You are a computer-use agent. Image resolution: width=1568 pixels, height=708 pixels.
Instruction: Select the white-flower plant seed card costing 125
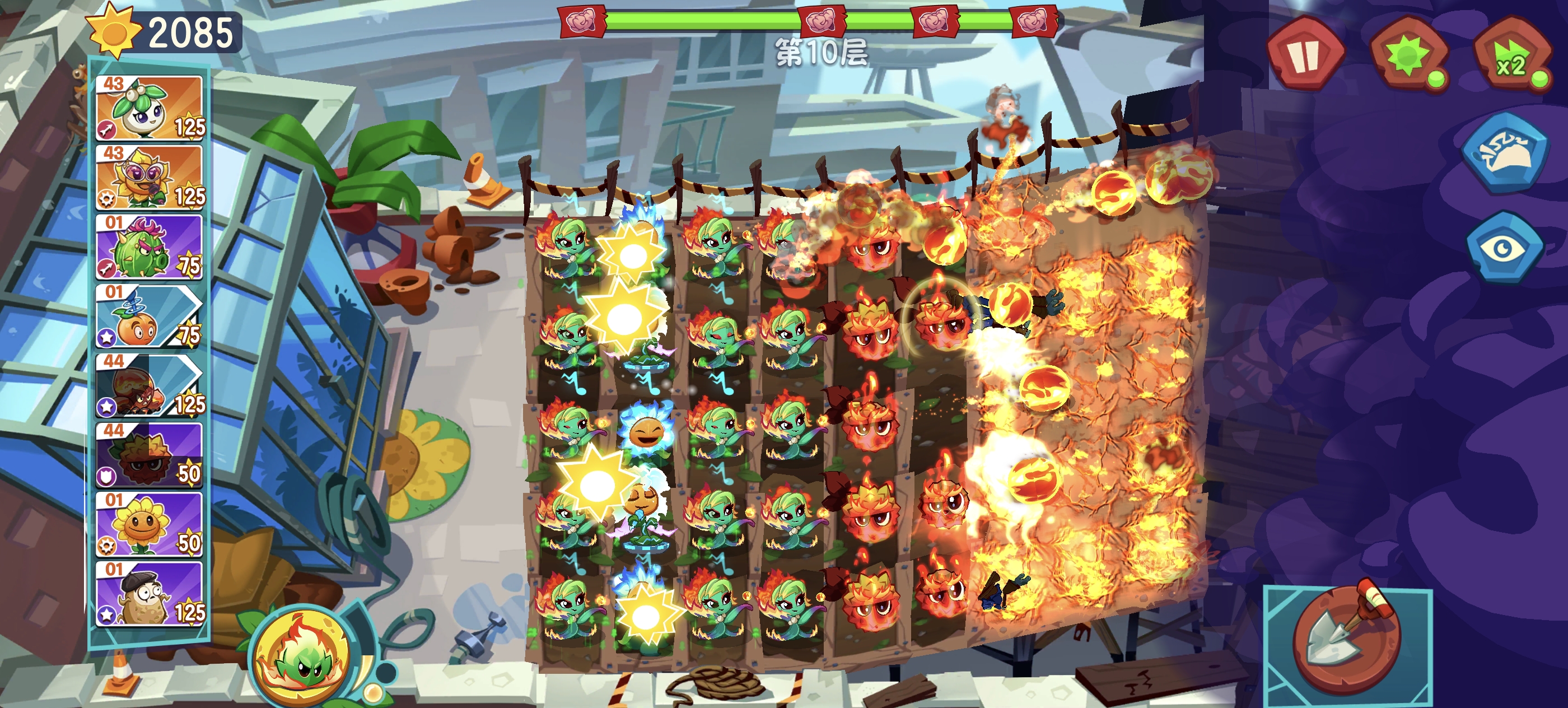click(150, 108)
